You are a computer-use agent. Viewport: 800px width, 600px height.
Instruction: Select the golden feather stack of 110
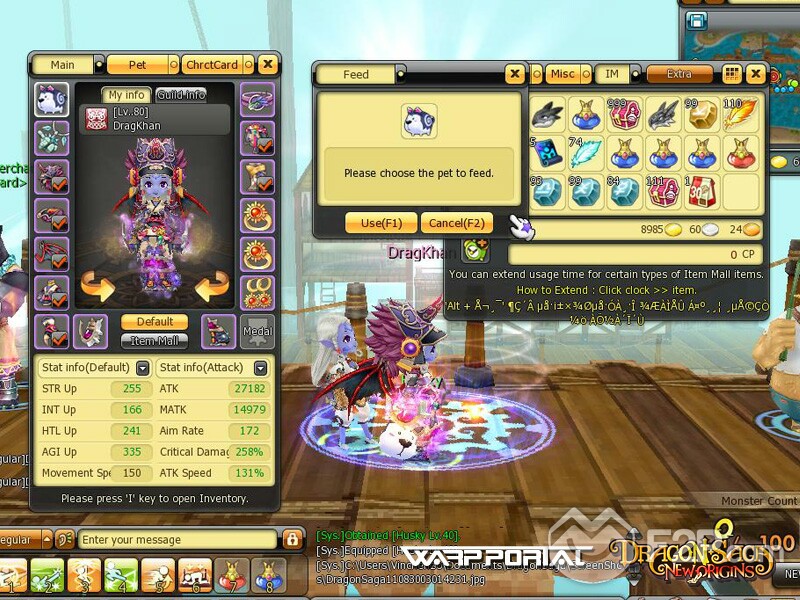(740, 115)
